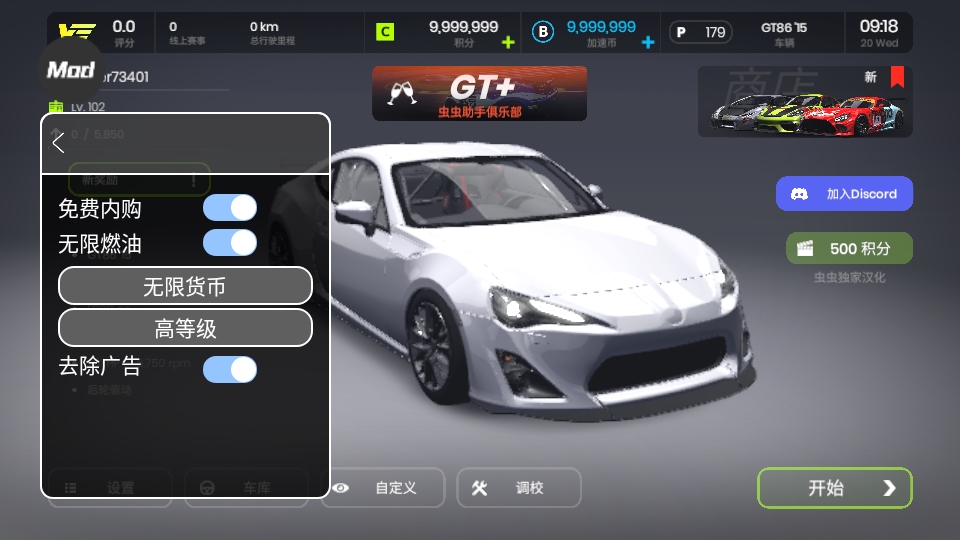Add more 加速币 with the blue plus

coord(648,42)
